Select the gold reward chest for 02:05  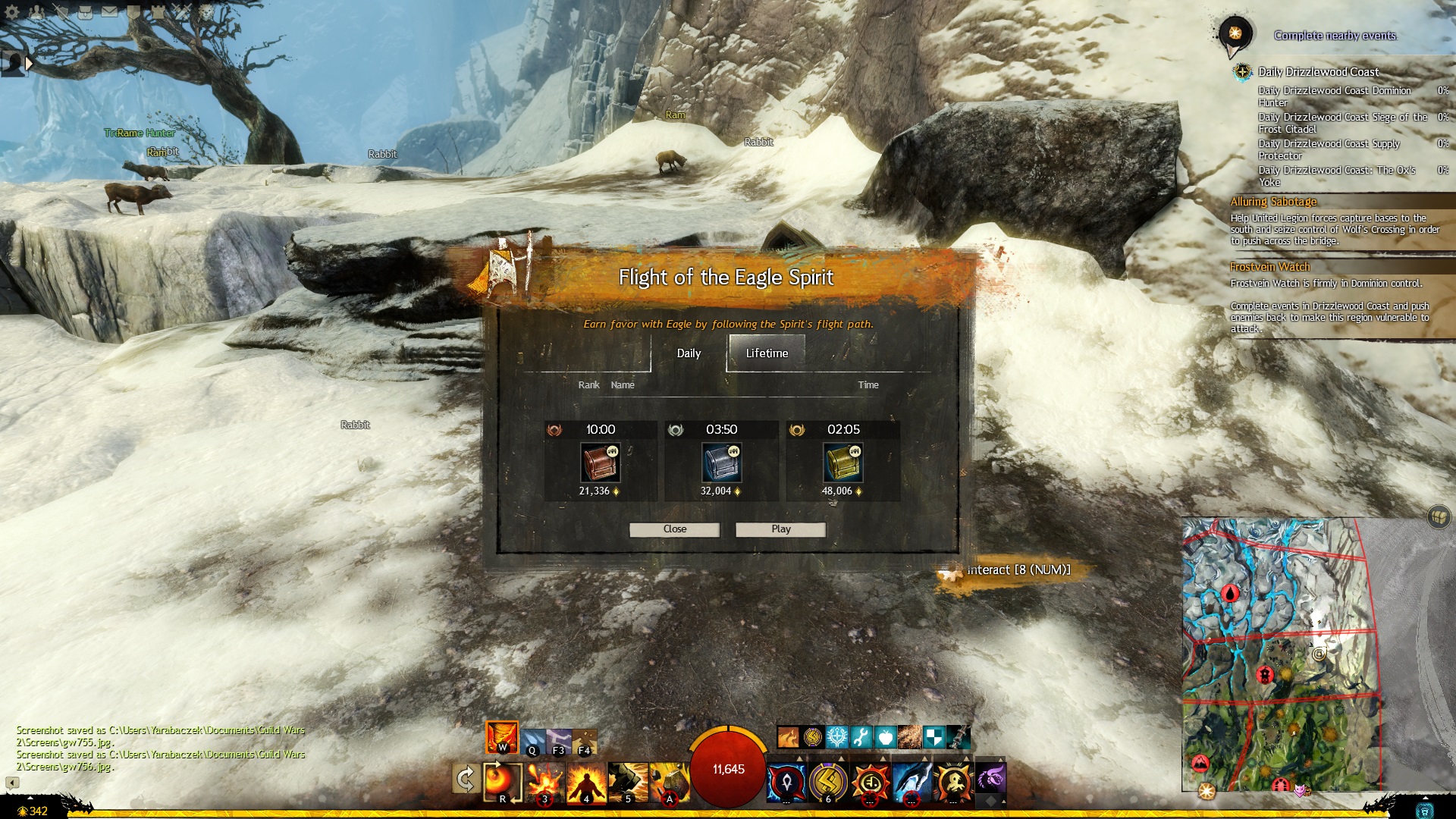[x=843, y=463]
